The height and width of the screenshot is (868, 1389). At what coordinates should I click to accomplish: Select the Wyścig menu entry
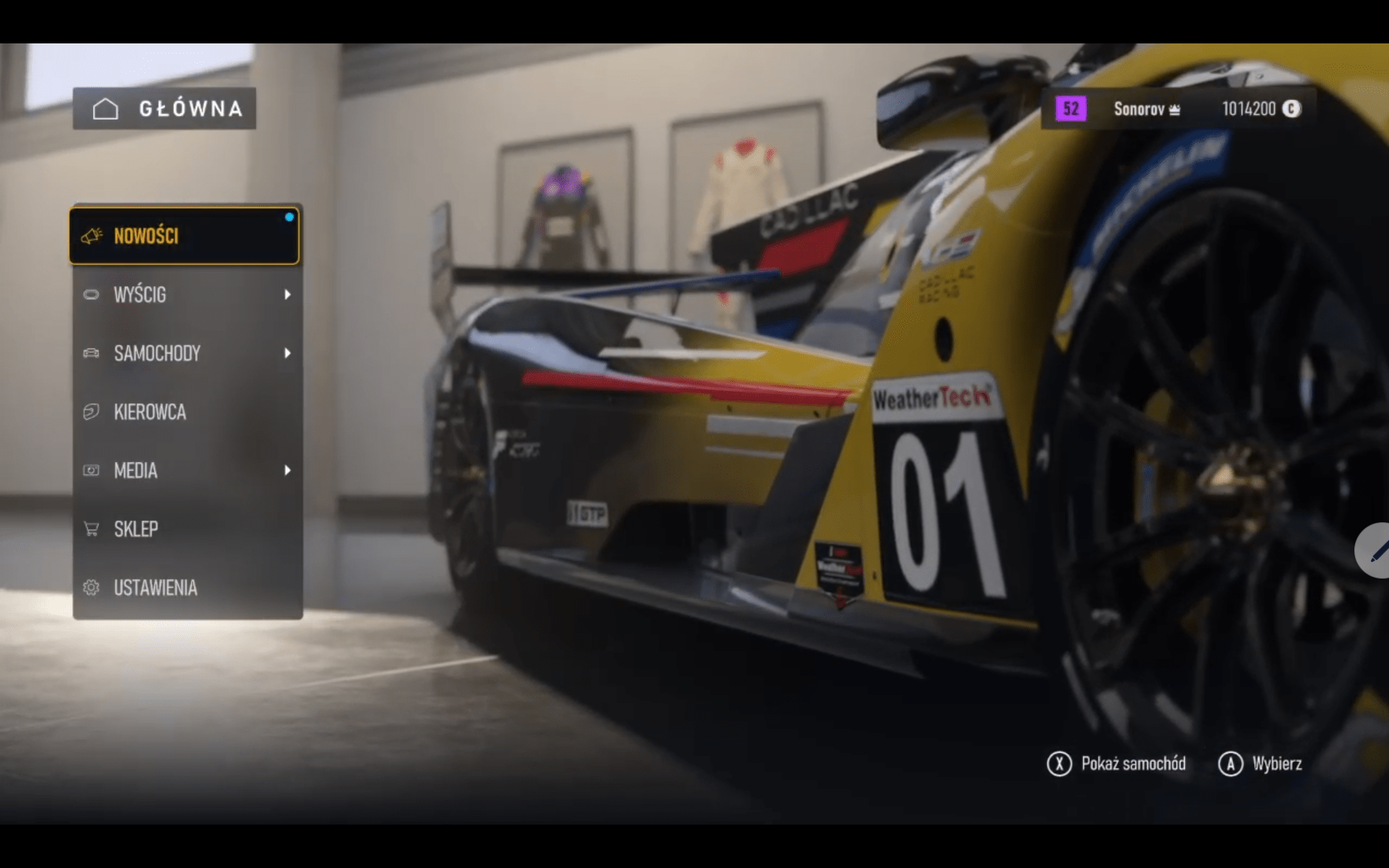187,294
